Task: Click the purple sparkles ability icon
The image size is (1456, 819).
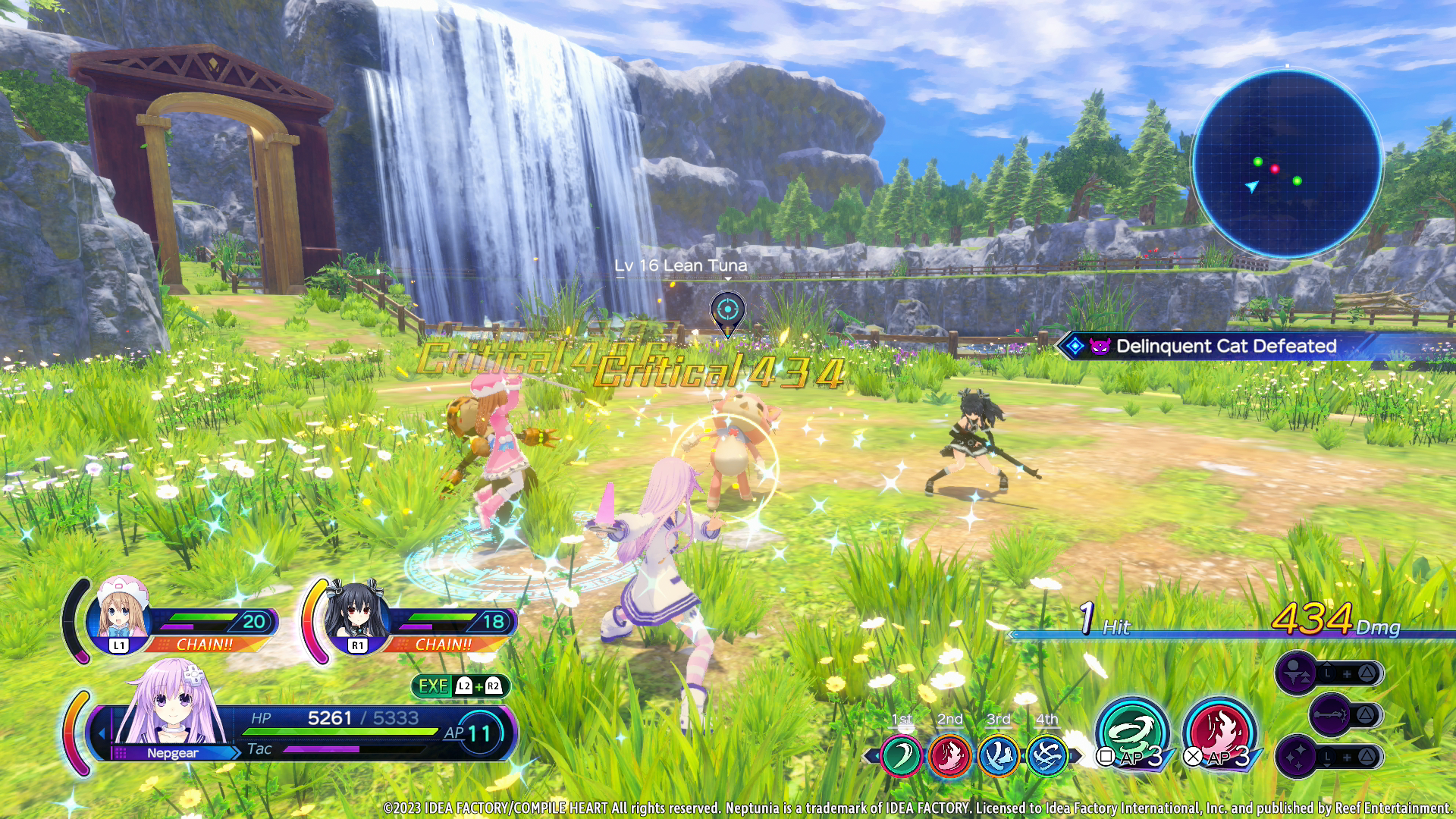Action: (x=1297, y=756)
